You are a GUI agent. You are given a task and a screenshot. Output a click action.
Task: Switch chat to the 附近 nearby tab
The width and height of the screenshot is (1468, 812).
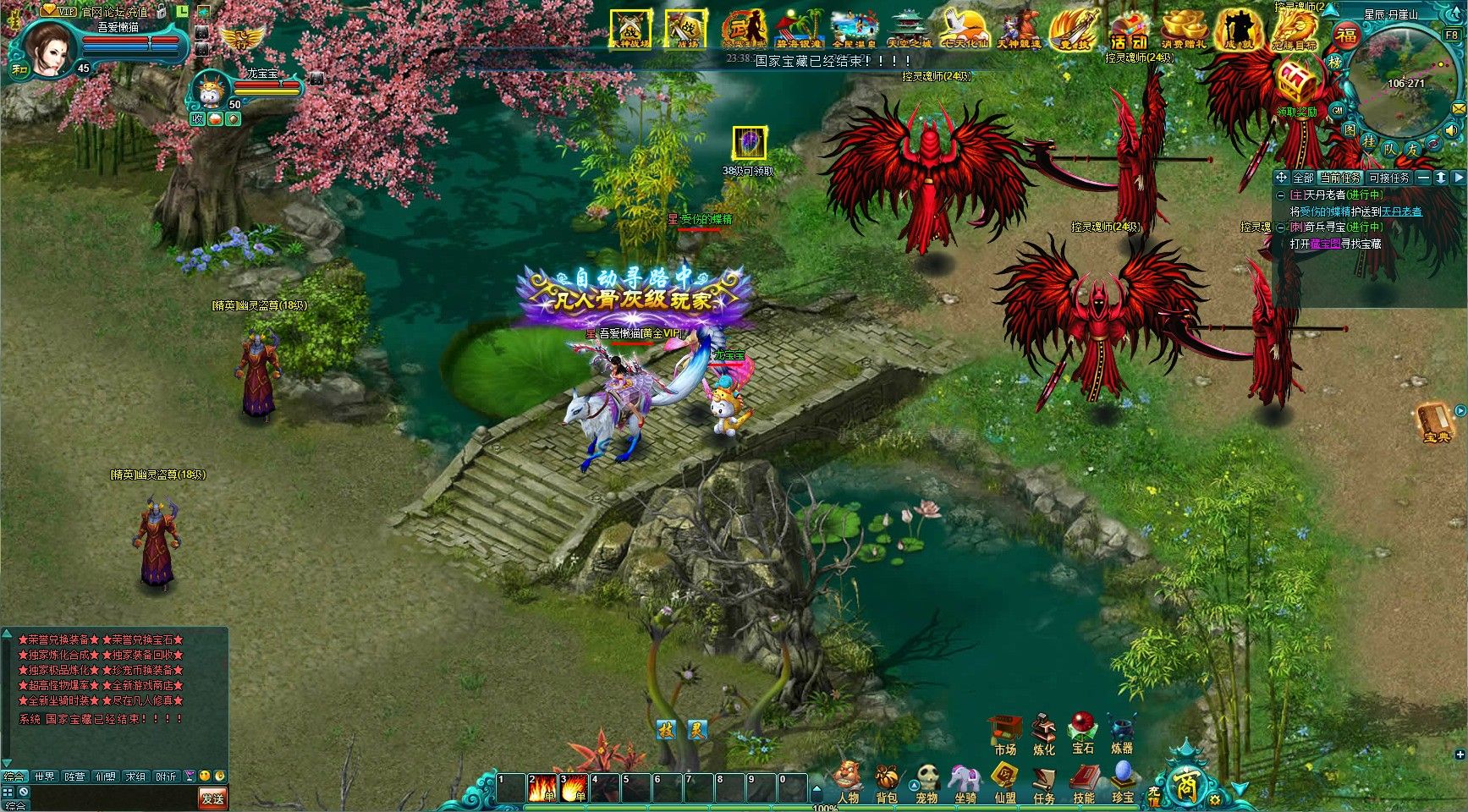(x=166, y=776)
